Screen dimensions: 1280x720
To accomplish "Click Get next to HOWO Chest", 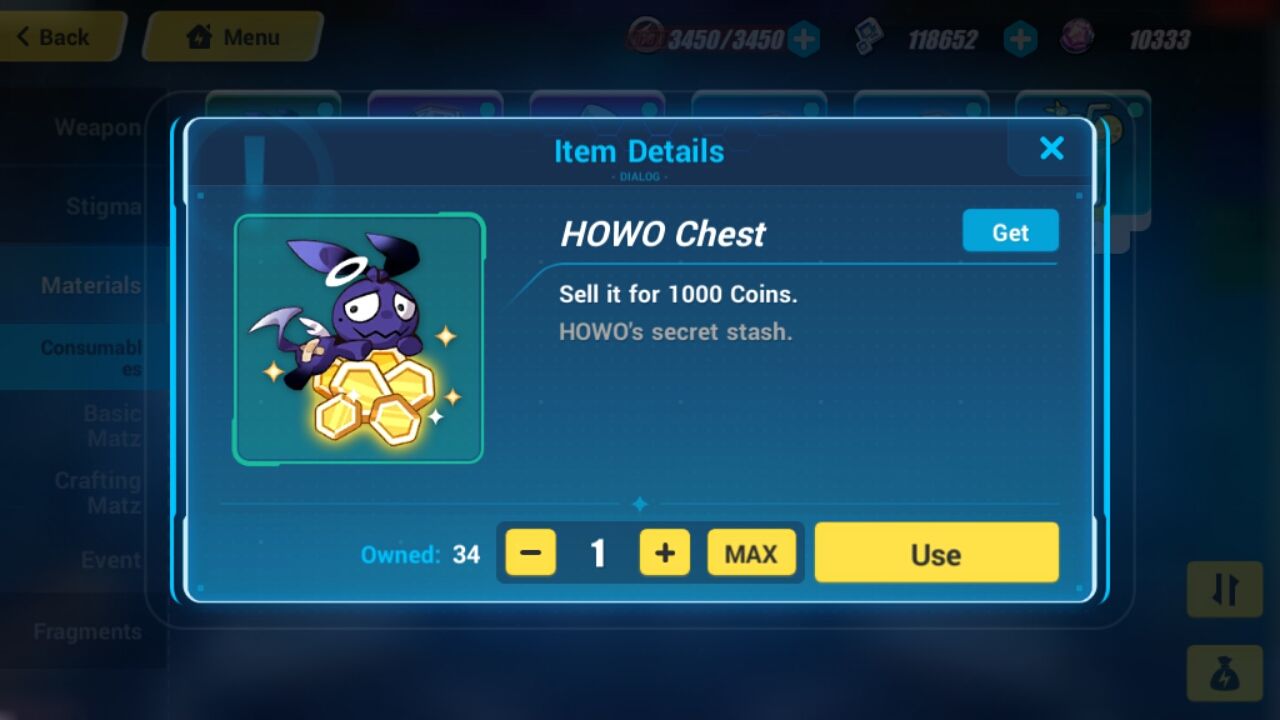I will pos(1010,231).
